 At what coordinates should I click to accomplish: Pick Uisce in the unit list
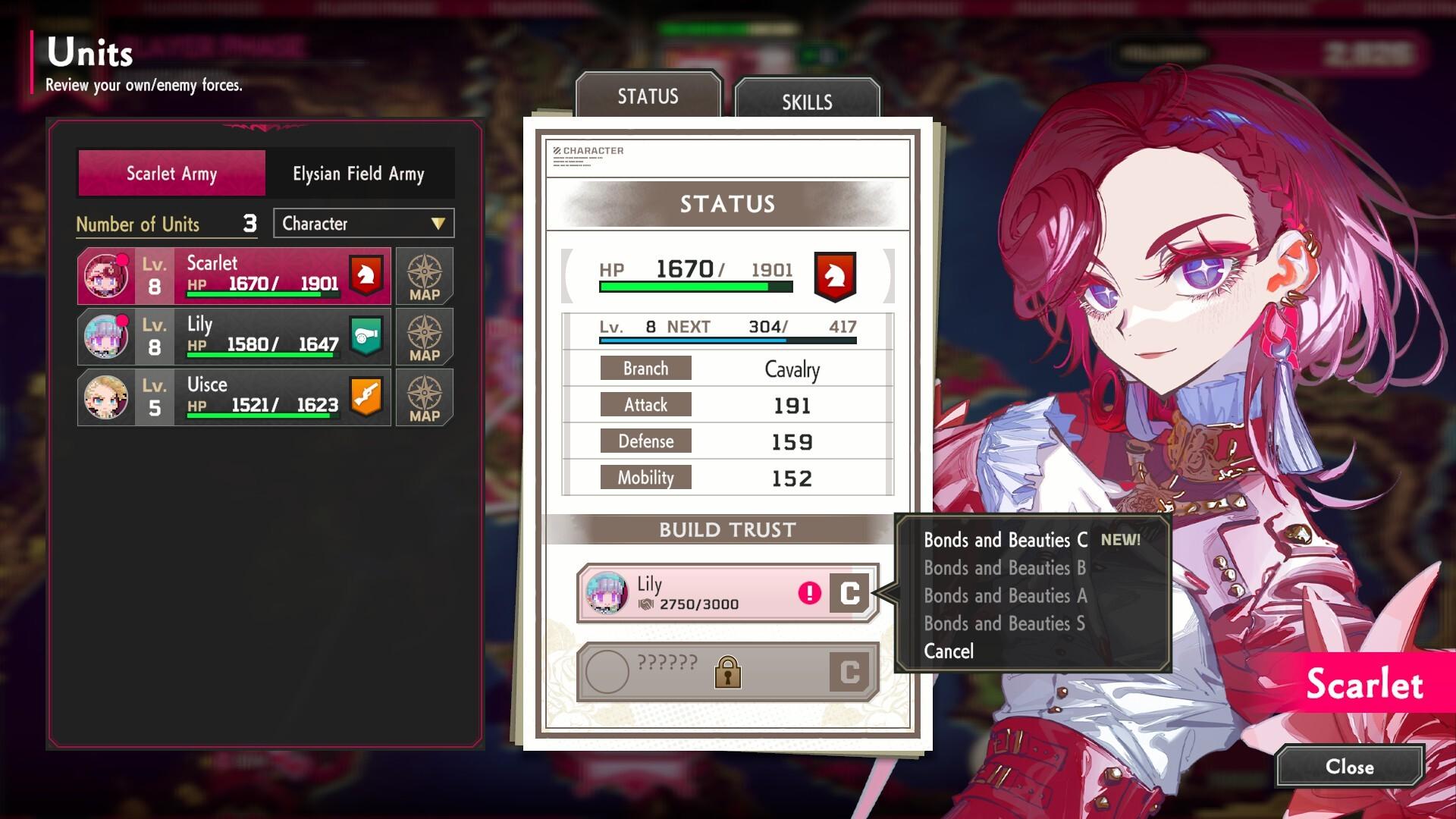(234, 397)
